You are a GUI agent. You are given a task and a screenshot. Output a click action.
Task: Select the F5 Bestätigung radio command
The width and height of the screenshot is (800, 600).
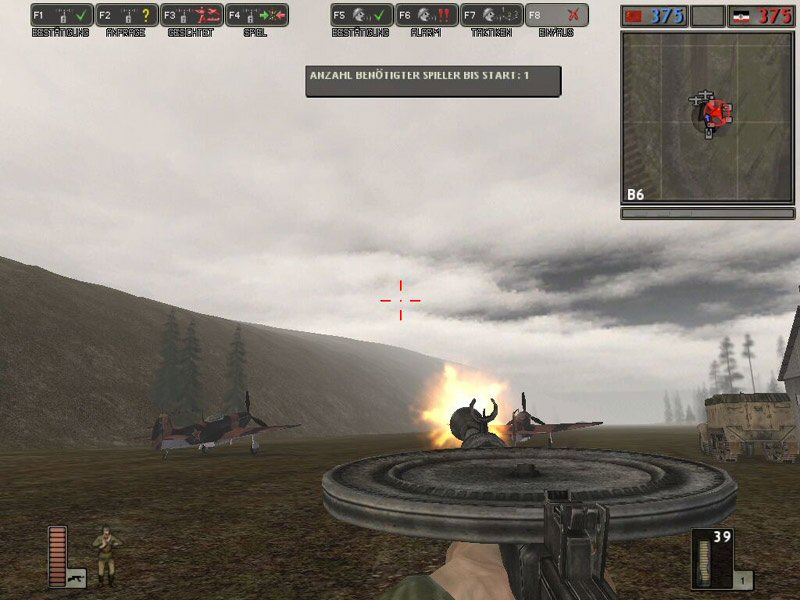(x=361, y=16)
